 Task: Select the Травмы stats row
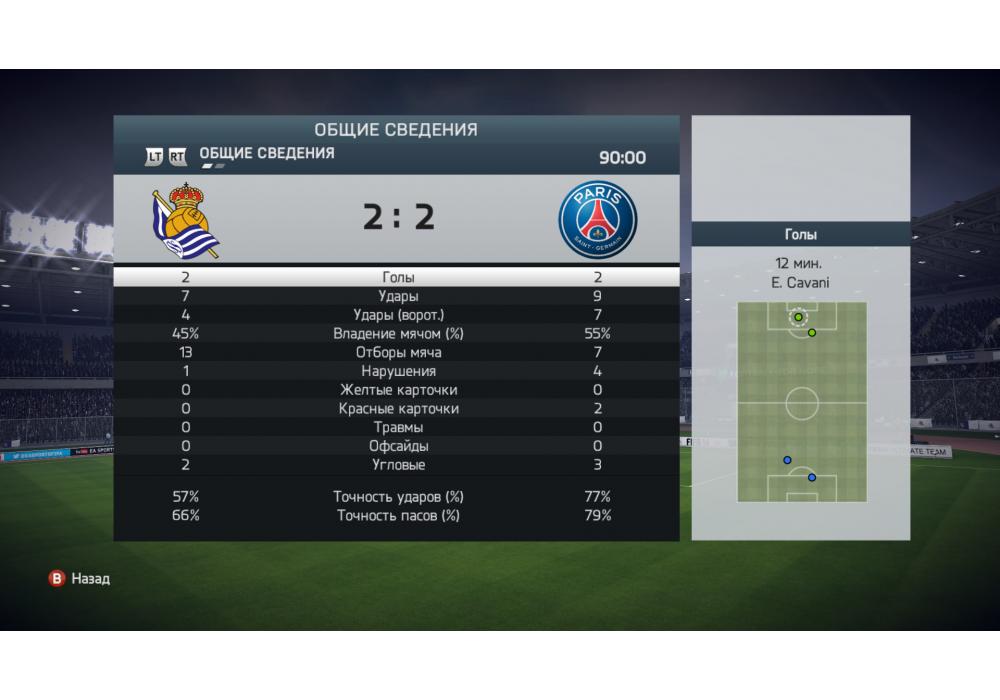pos(398,427)
